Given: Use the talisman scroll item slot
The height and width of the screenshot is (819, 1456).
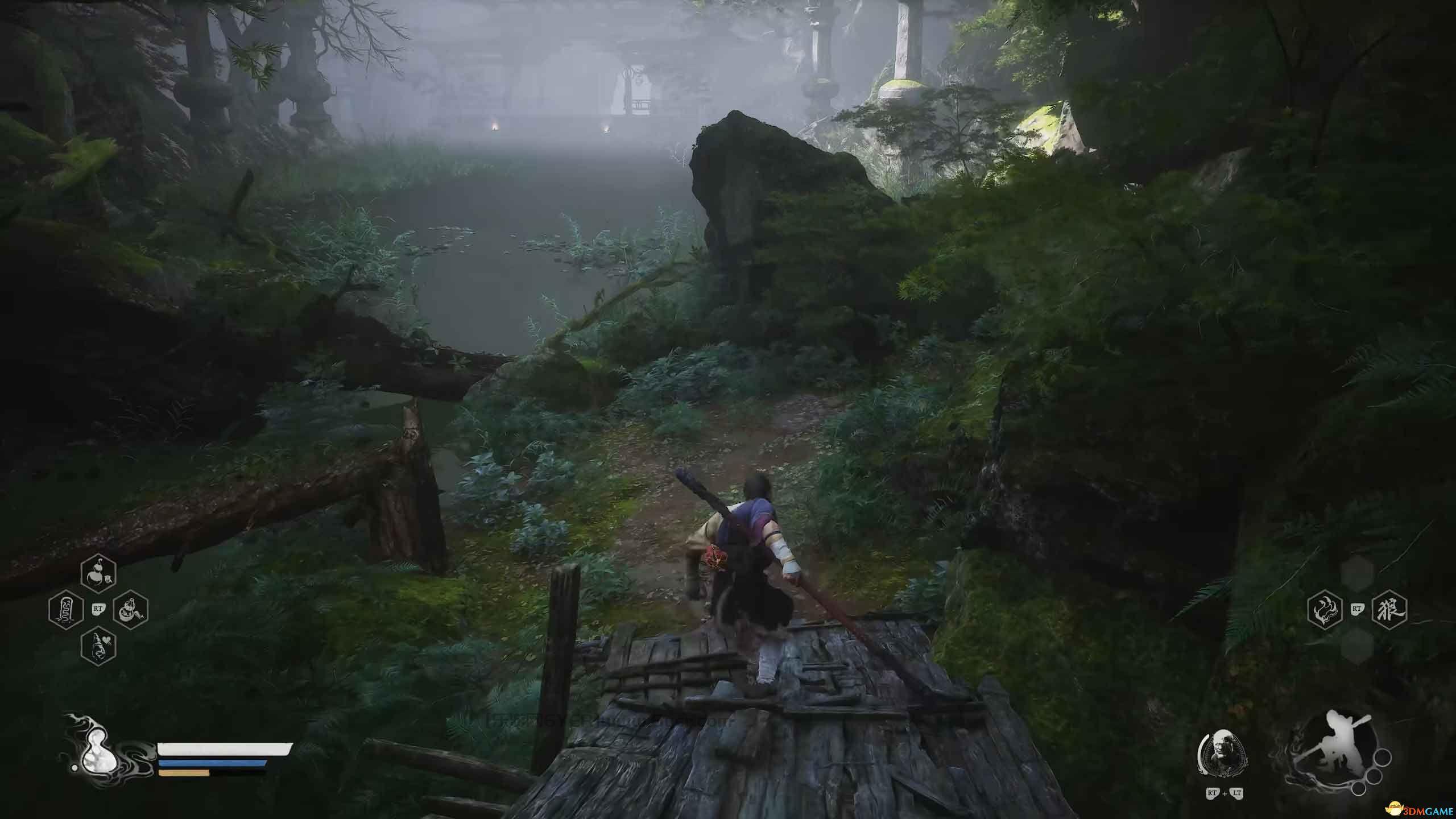Looking at the screenshot, I should (66, 610).
